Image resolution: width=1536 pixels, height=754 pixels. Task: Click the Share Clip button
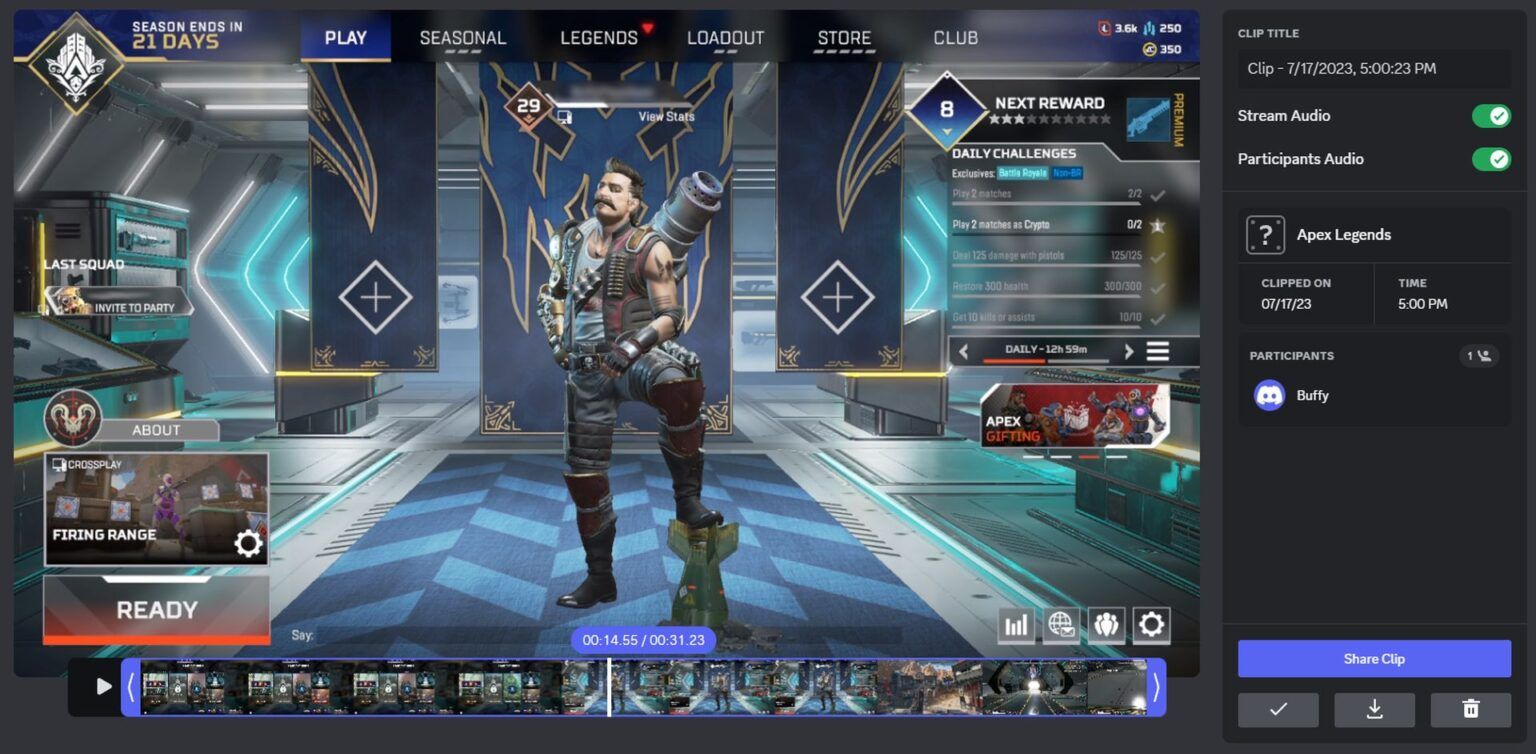(1374, 659)
